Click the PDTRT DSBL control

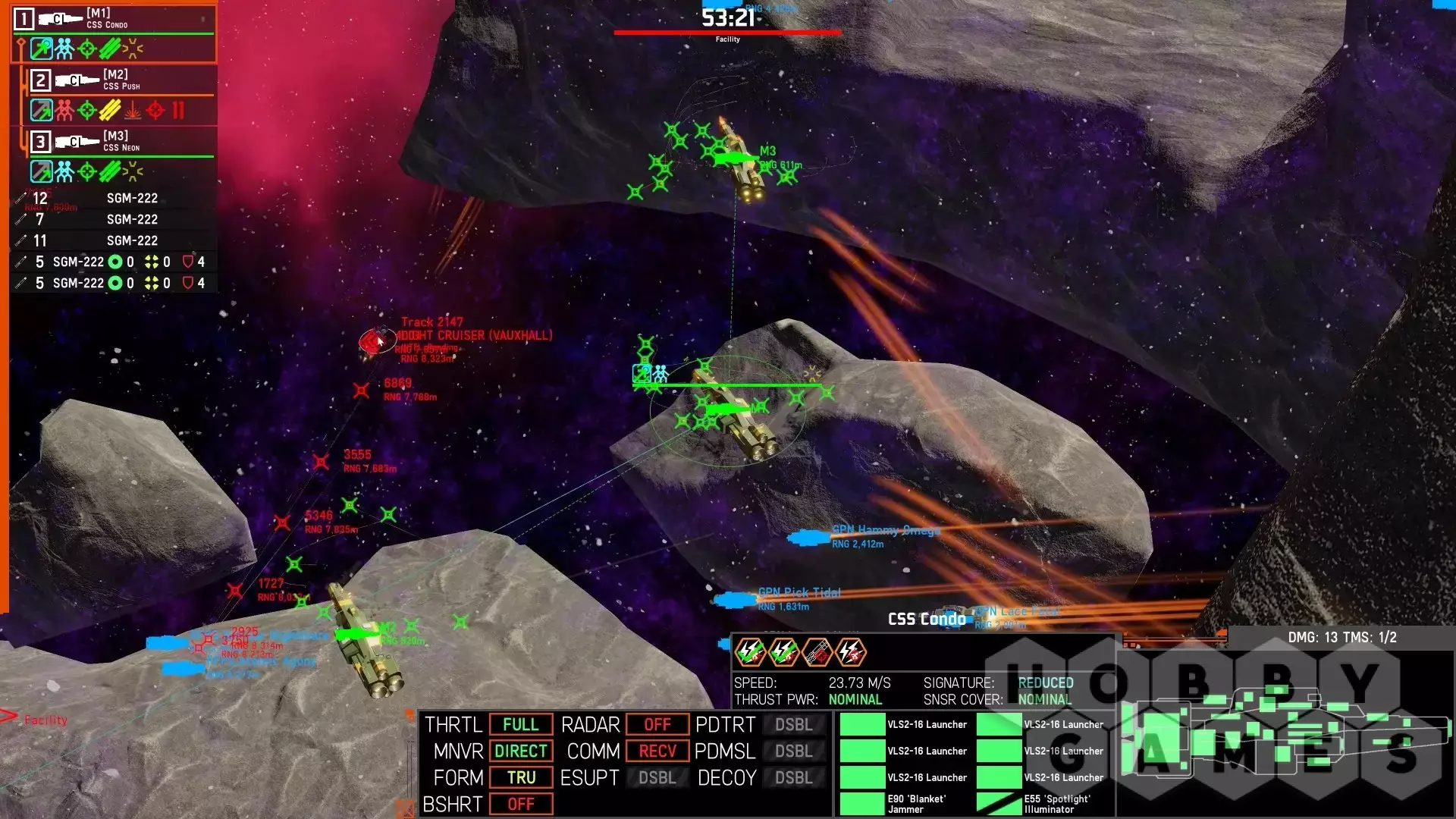(793, 725)
